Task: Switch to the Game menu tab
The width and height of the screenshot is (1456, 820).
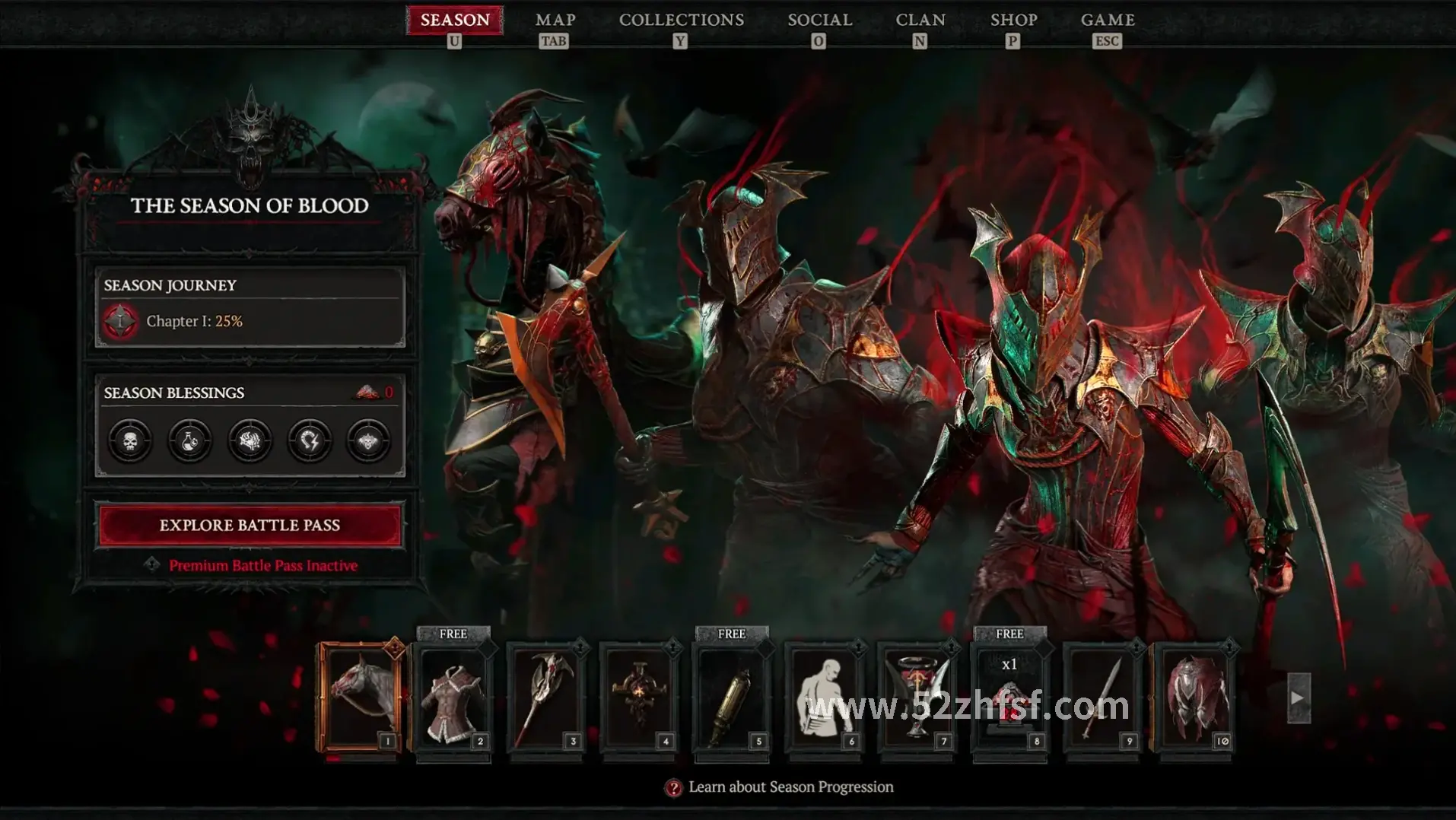Action: pos(1108,21)
